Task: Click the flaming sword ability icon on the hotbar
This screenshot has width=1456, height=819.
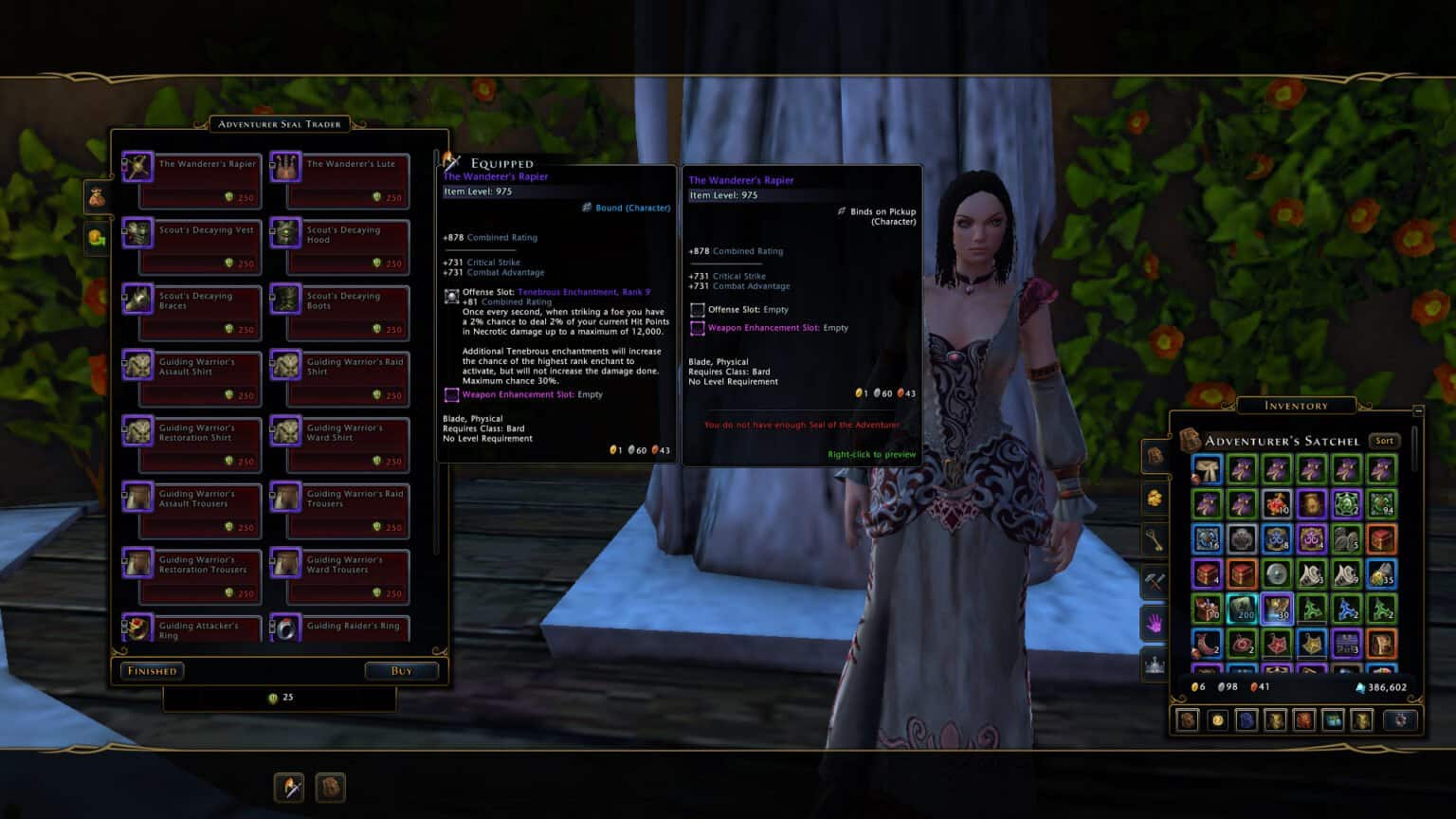Action: coord(288,787)
